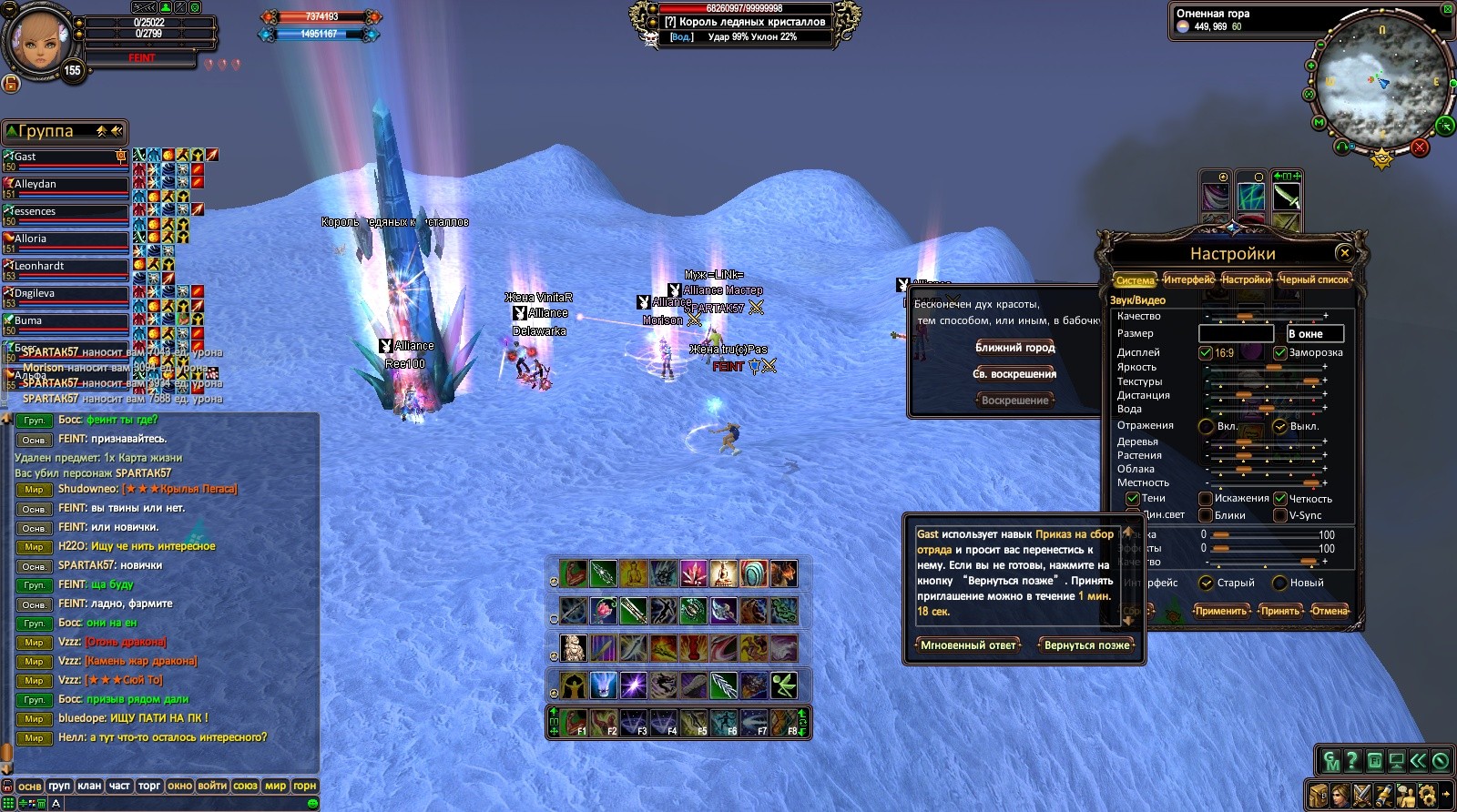Choose Св. воскрешения in the death dialog
Viewport: 1457px width, 812px height.
click(1014, 374)
